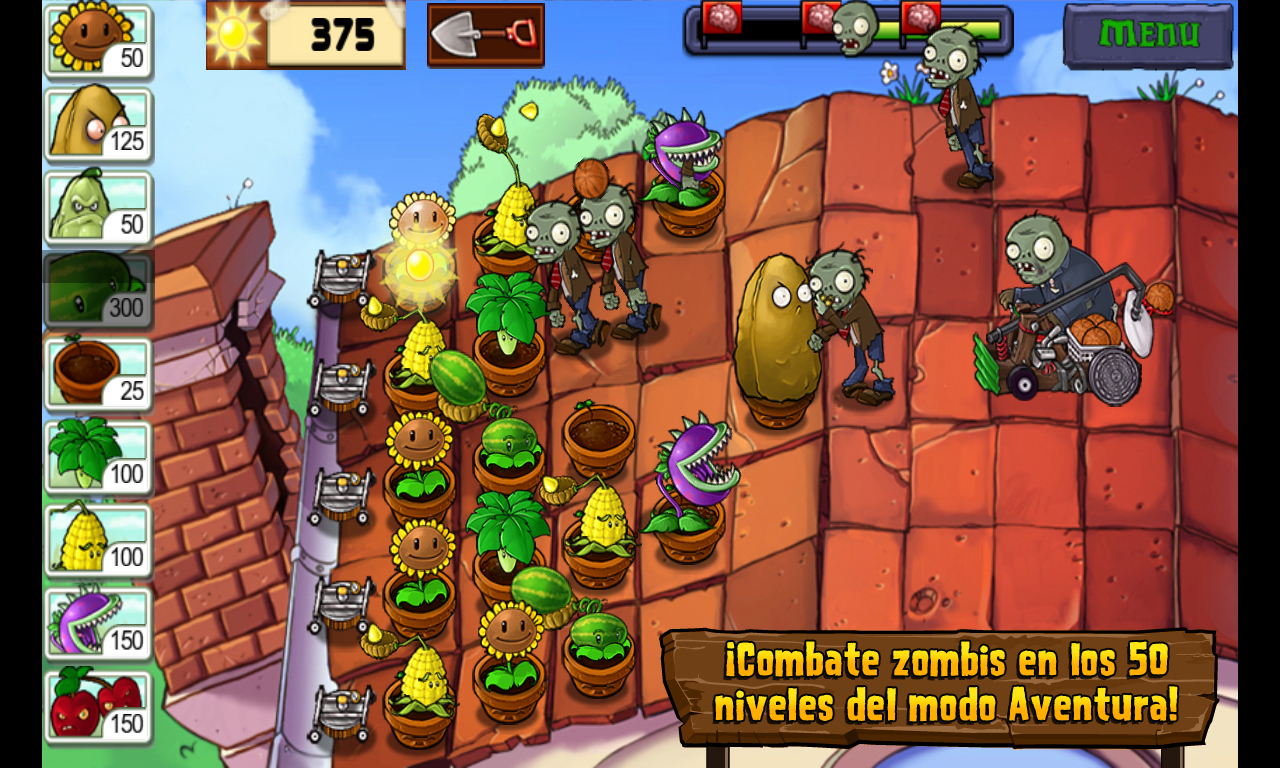Select the Sunflower seed packet
This screenshot has width=1280, height=768.
(x=98, y=42)
